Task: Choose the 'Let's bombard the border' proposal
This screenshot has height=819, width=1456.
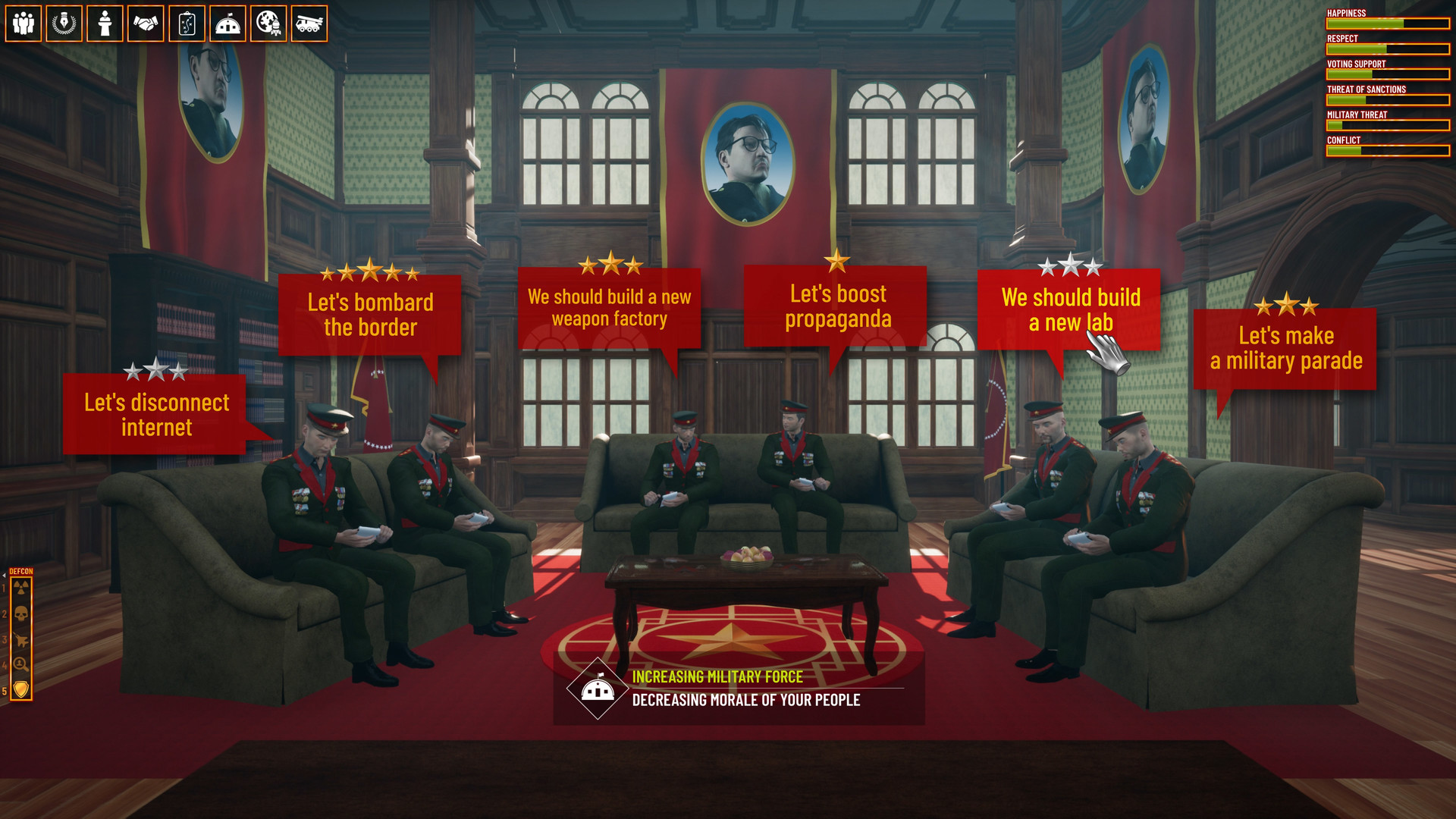Action: [x=371, y=313]
